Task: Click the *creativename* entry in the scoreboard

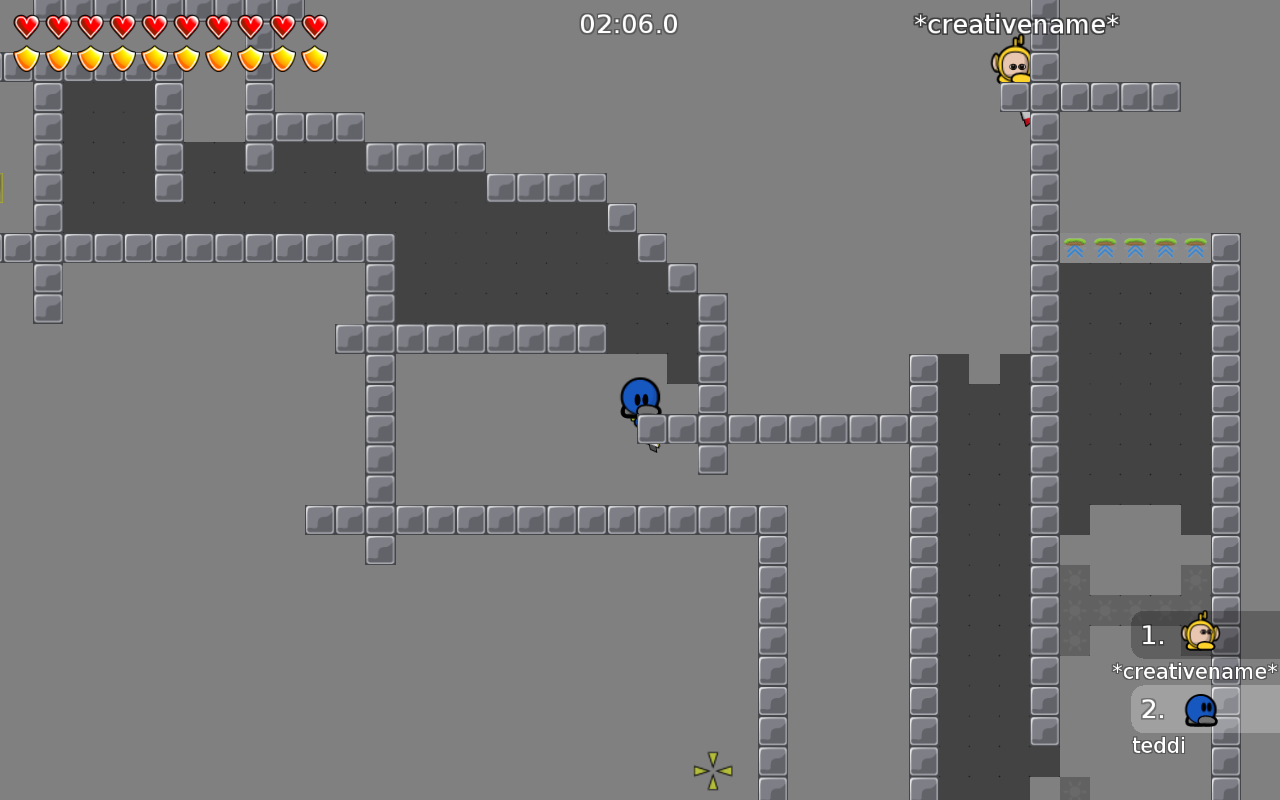Action: [x=1194, y=672]
